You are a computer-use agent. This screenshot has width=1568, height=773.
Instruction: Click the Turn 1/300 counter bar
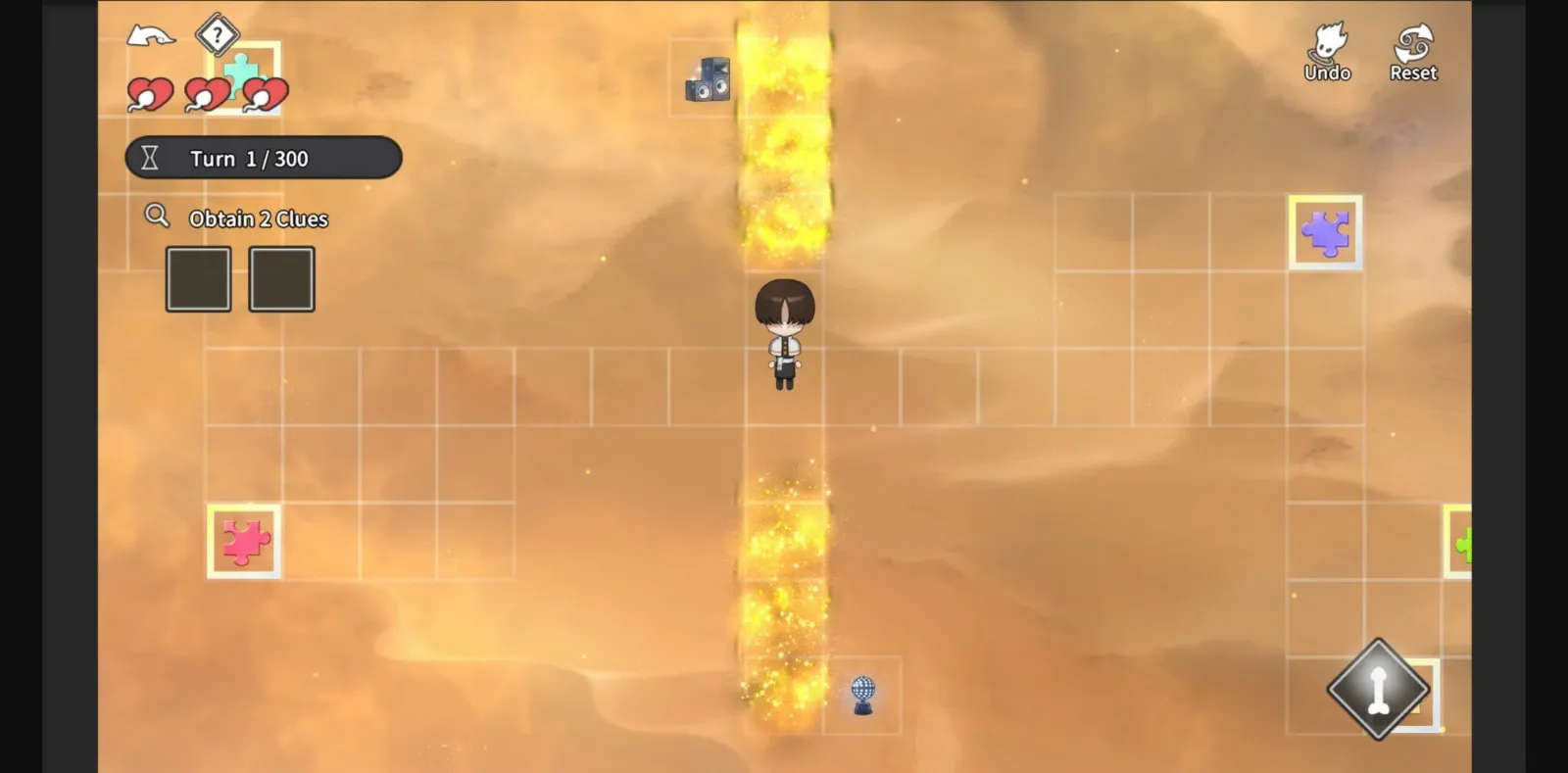pyautogui.click(x=263, y=158)
